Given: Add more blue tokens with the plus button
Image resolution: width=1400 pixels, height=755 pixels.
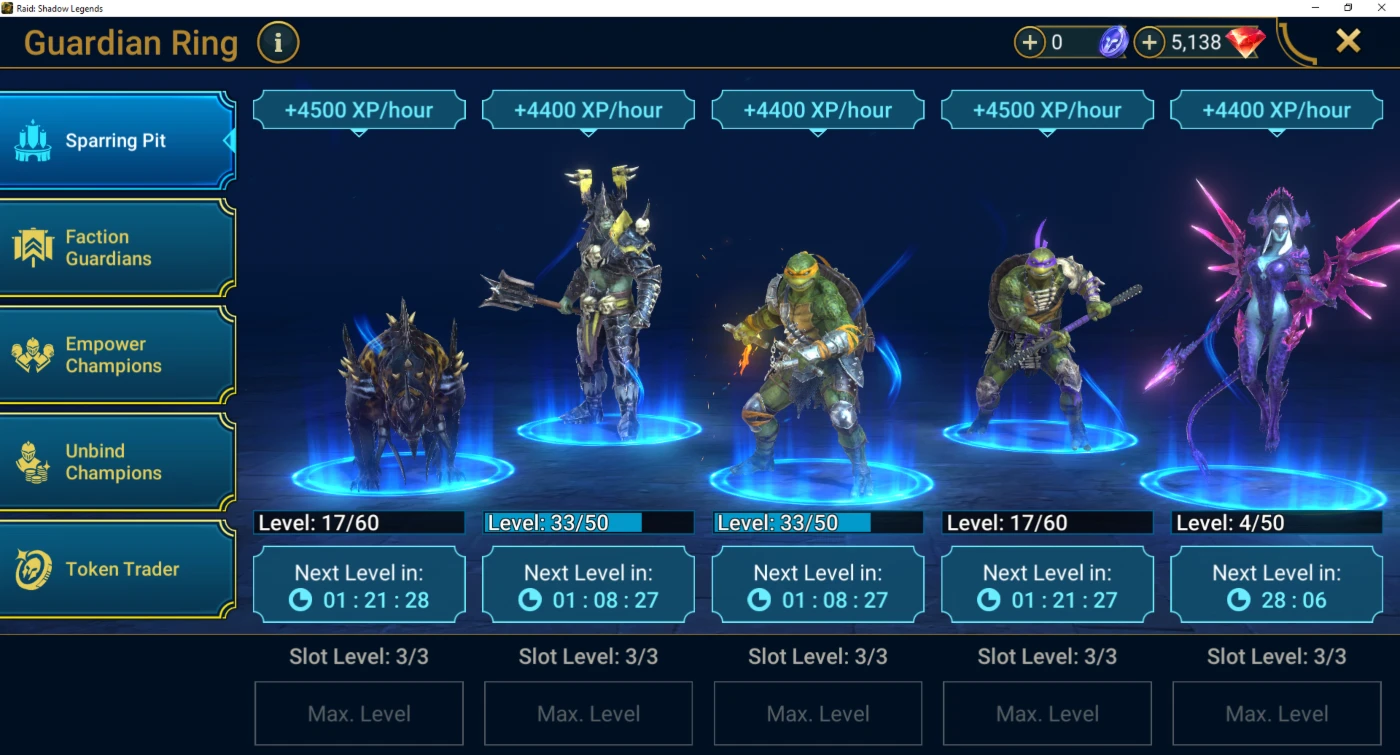Looking at the screenshot, I should (1029, 43).
